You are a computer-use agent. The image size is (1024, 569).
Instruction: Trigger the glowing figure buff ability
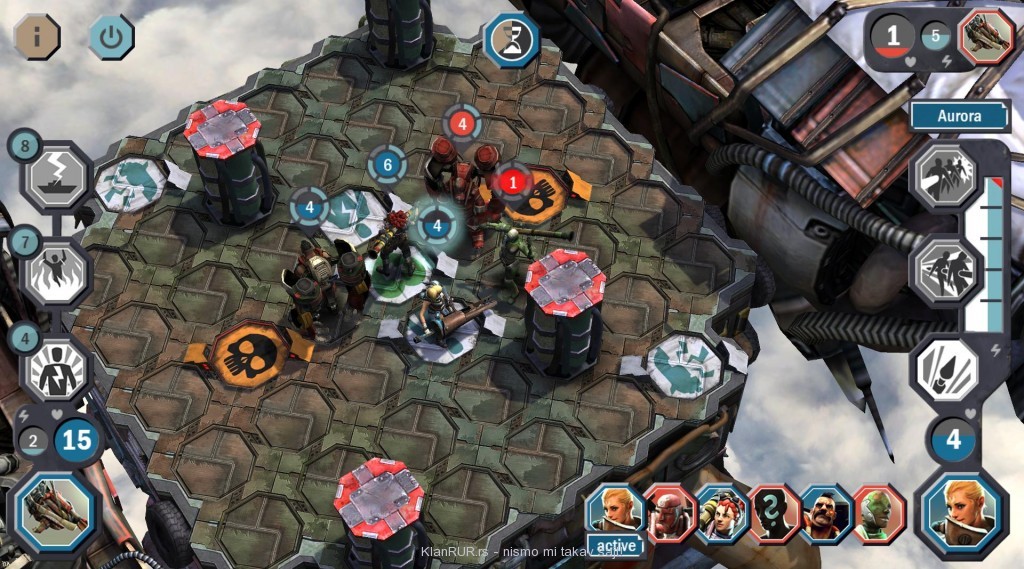click(55, 367)
